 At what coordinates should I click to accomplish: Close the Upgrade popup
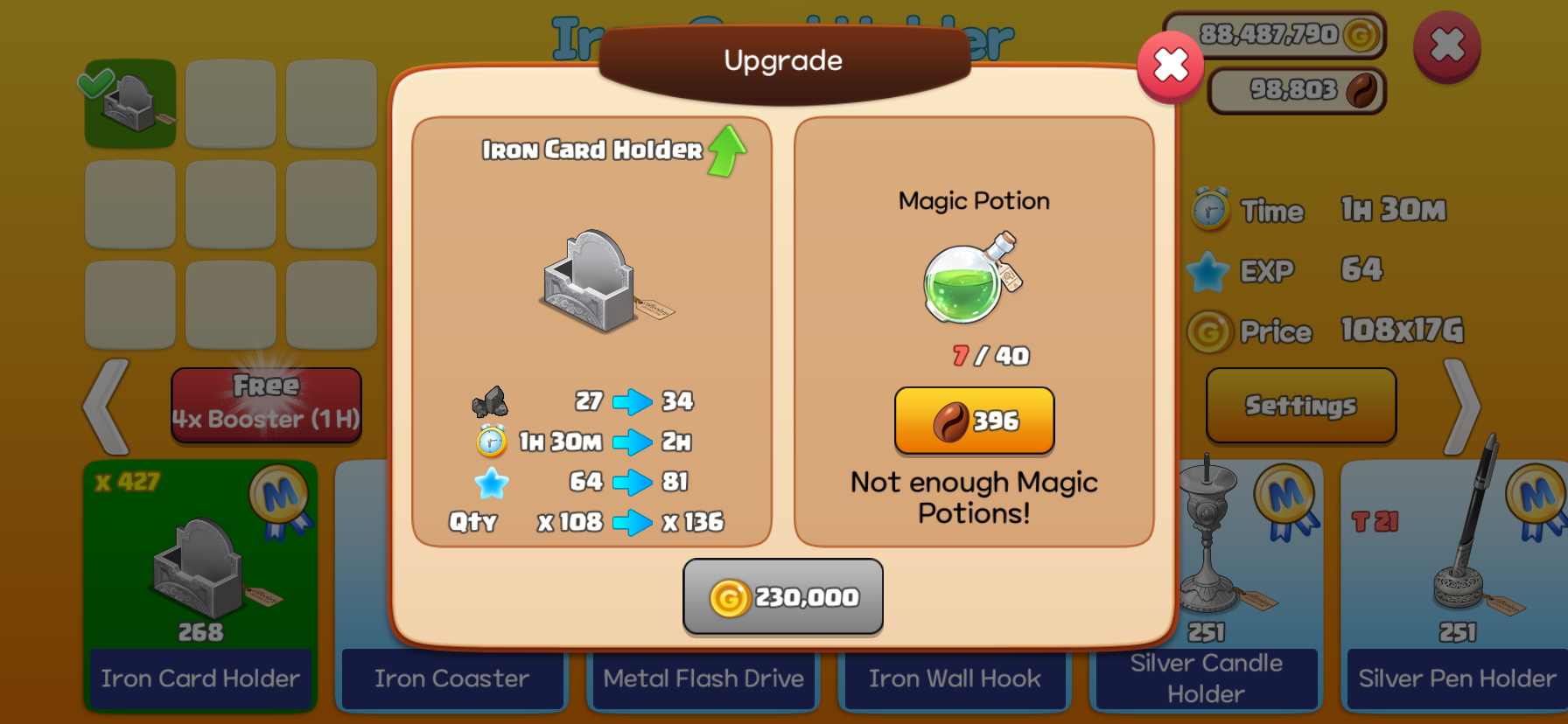(1170, 66)
